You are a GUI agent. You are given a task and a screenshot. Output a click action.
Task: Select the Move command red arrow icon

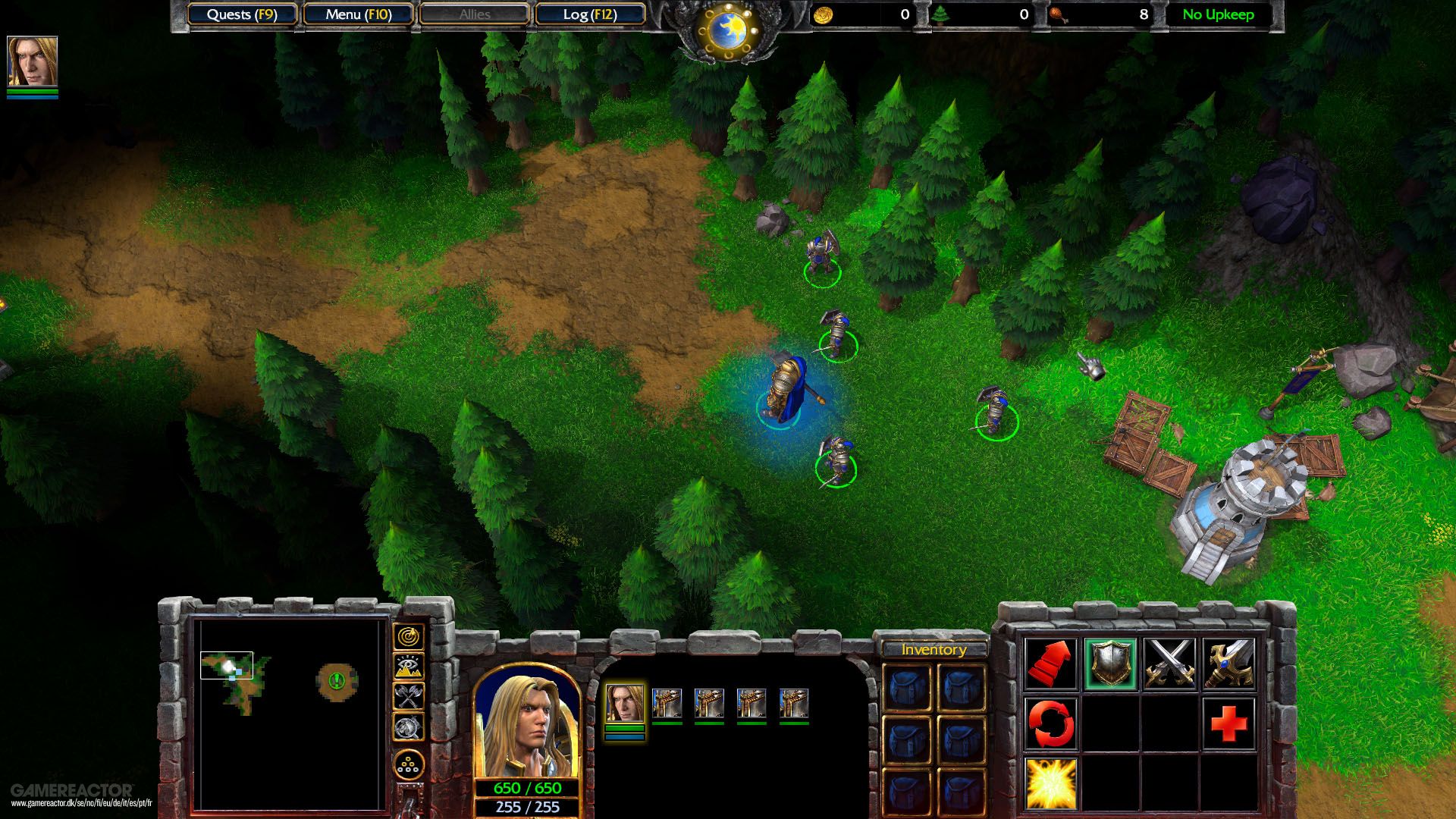coord(1050,664)
